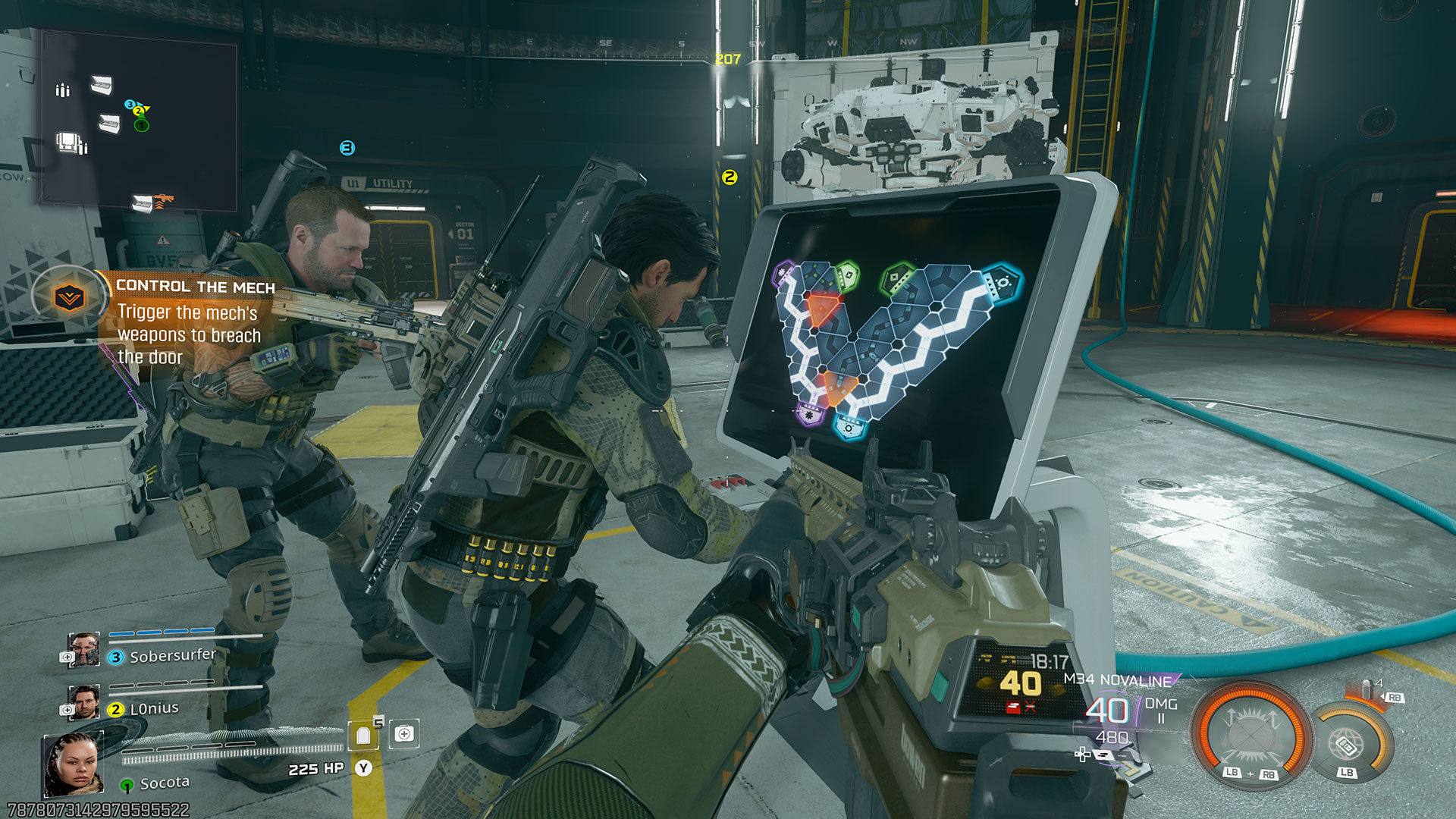Select Sobersurfer's squad portrait

point(83,650)
